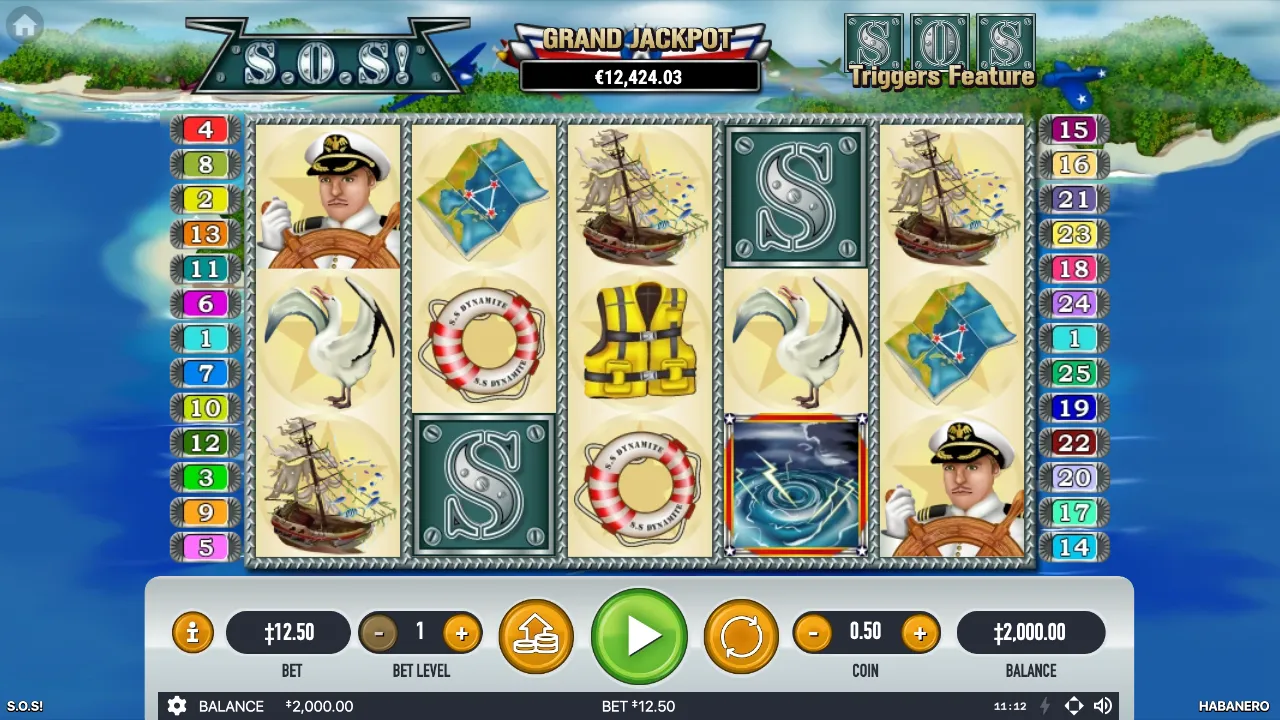The height and width of the screenshot is (720, 1280).
Task: Show payline 14 marker
Action: (x=1074, y=547)
